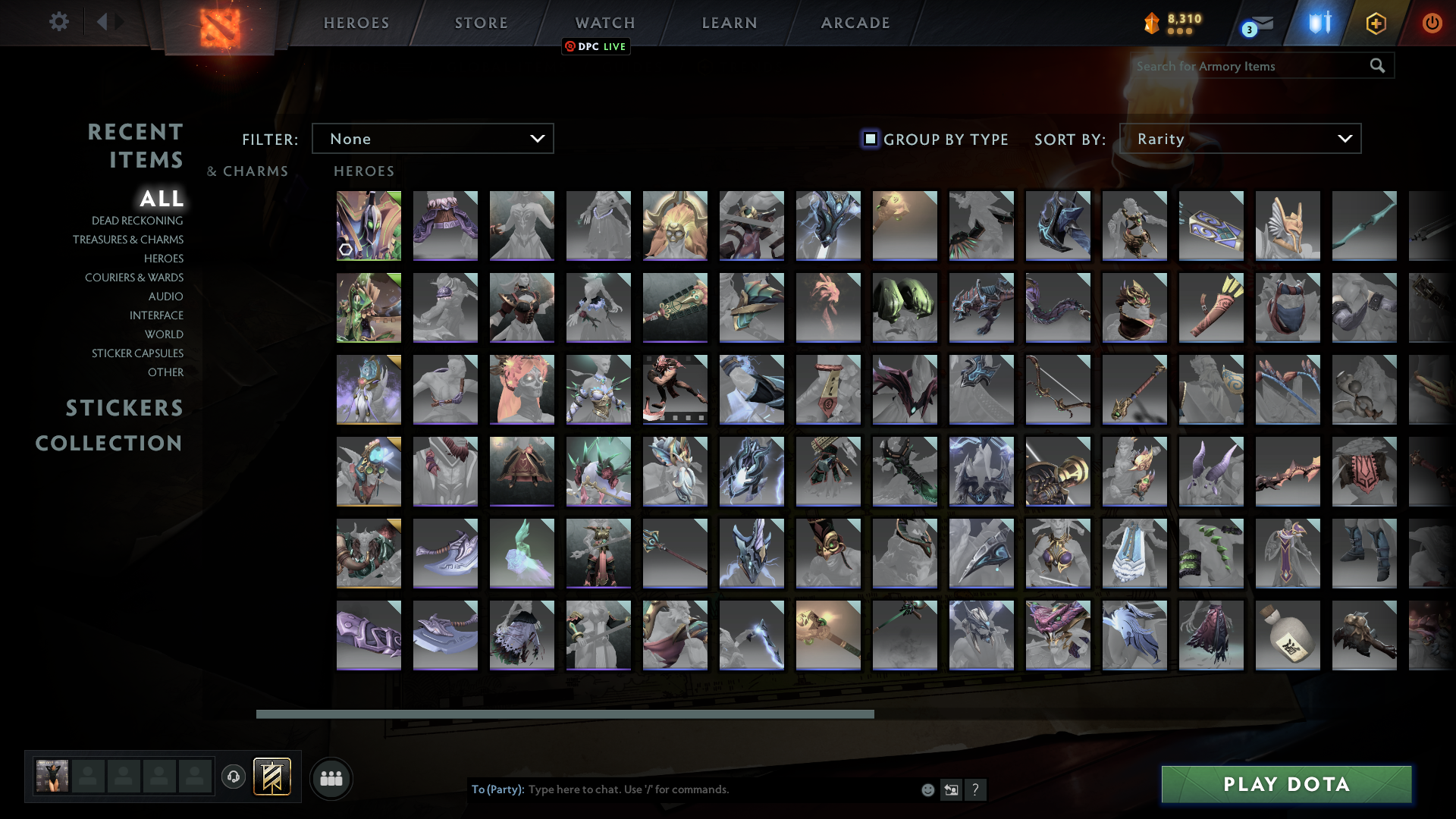Collapse the DPC LIVE banner
1456x819 pixels.
point(595,46)
